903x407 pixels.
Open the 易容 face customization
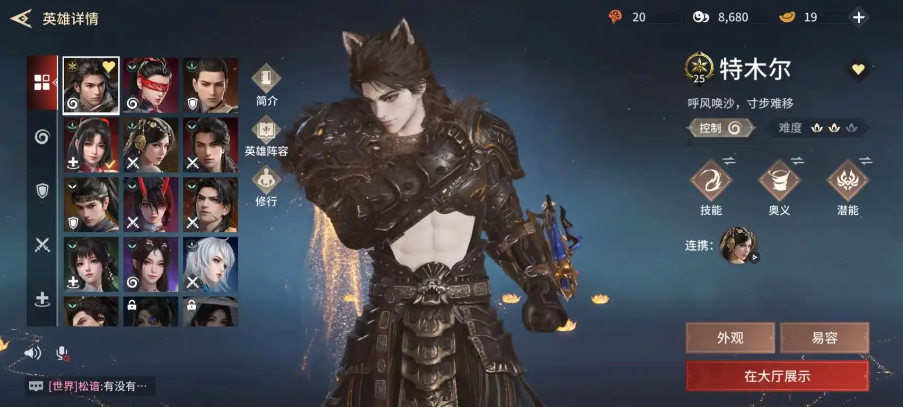coord(824,338)
